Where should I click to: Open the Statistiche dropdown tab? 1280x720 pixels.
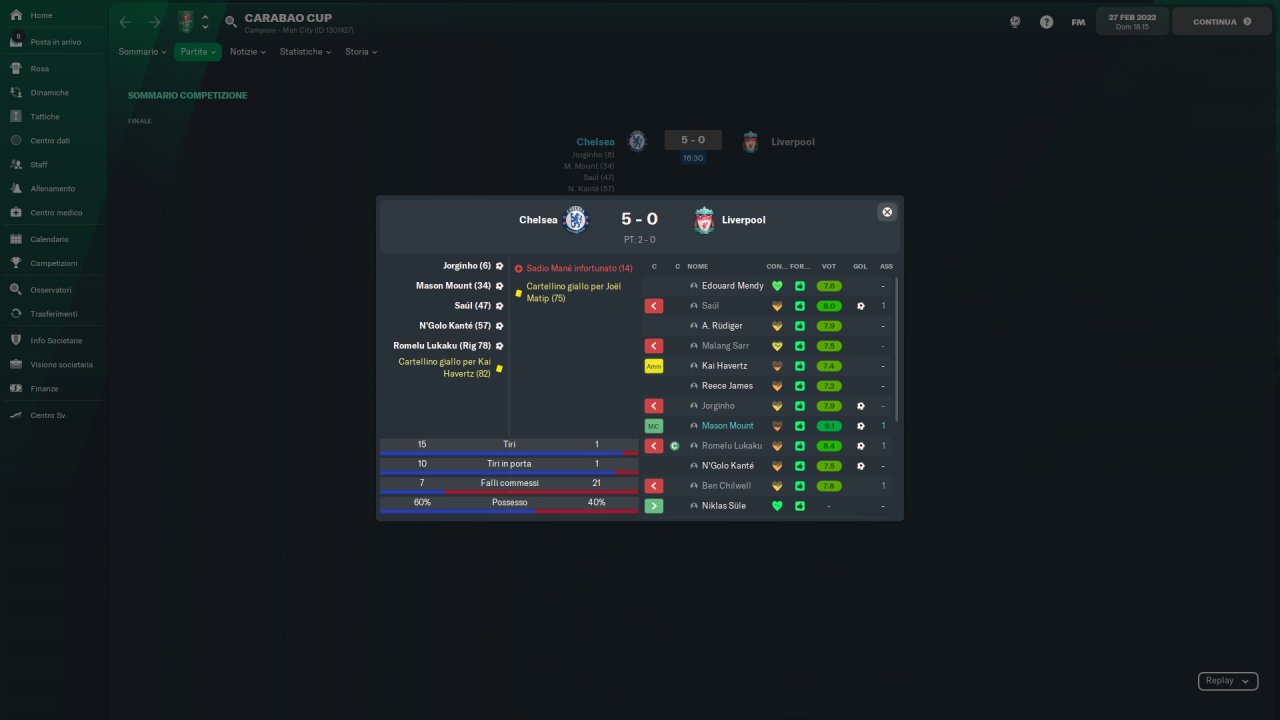305,52
